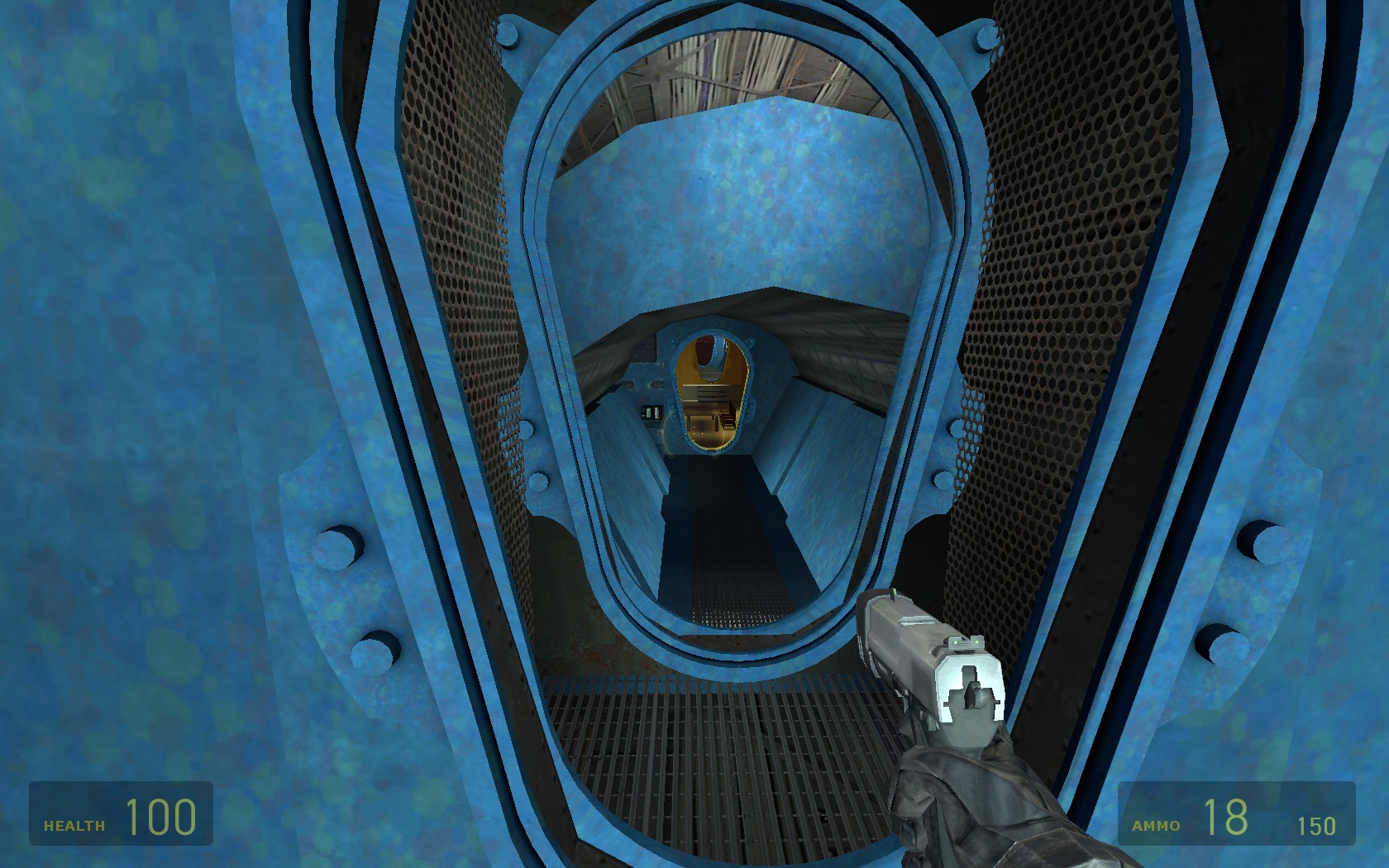
Task: Click the ceiling pipes visible through the hatch
Action: (x=744, y=66)
